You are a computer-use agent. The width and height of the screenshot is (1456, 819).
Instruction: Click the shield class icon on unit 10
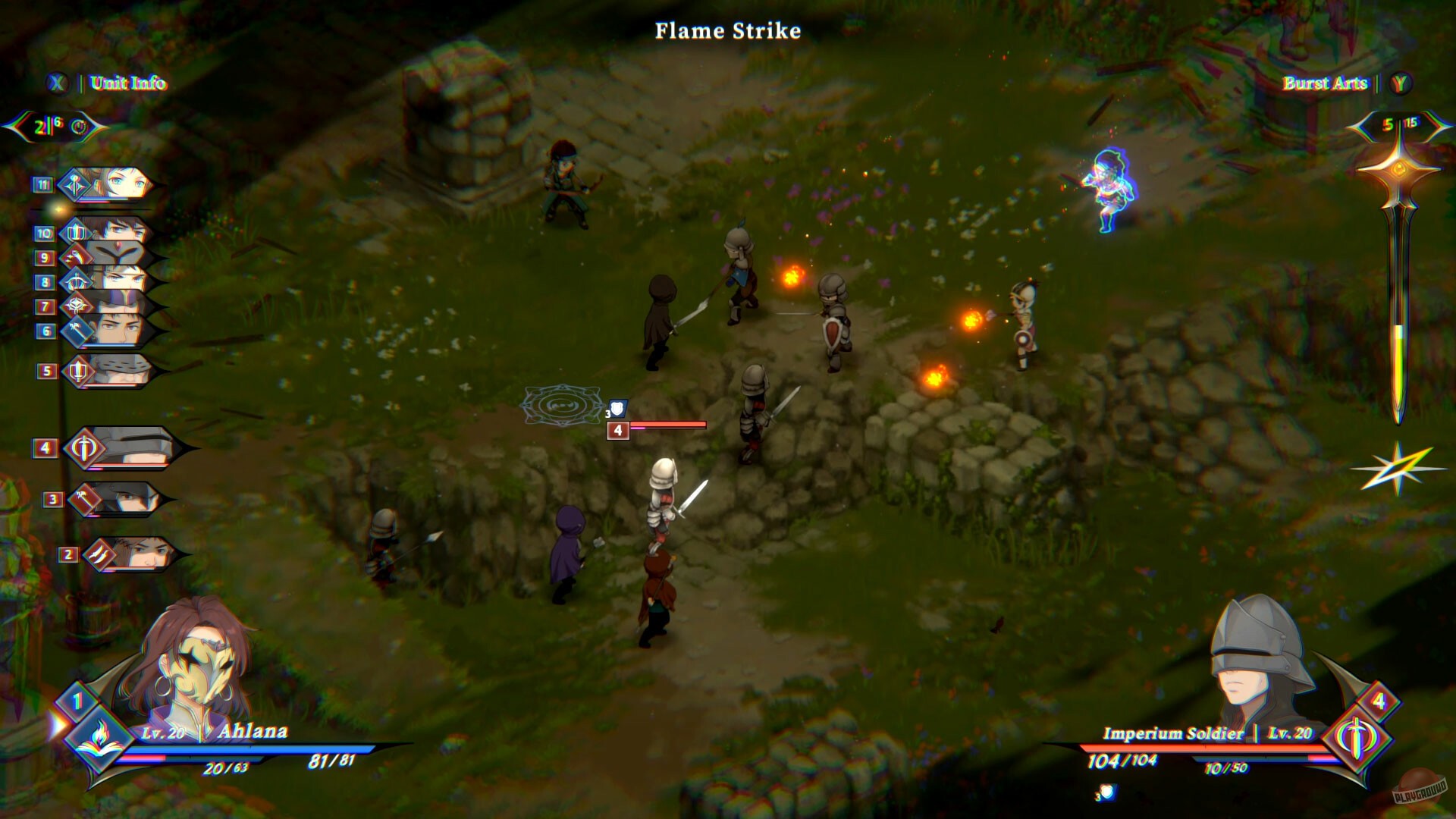tap(75, 232)
